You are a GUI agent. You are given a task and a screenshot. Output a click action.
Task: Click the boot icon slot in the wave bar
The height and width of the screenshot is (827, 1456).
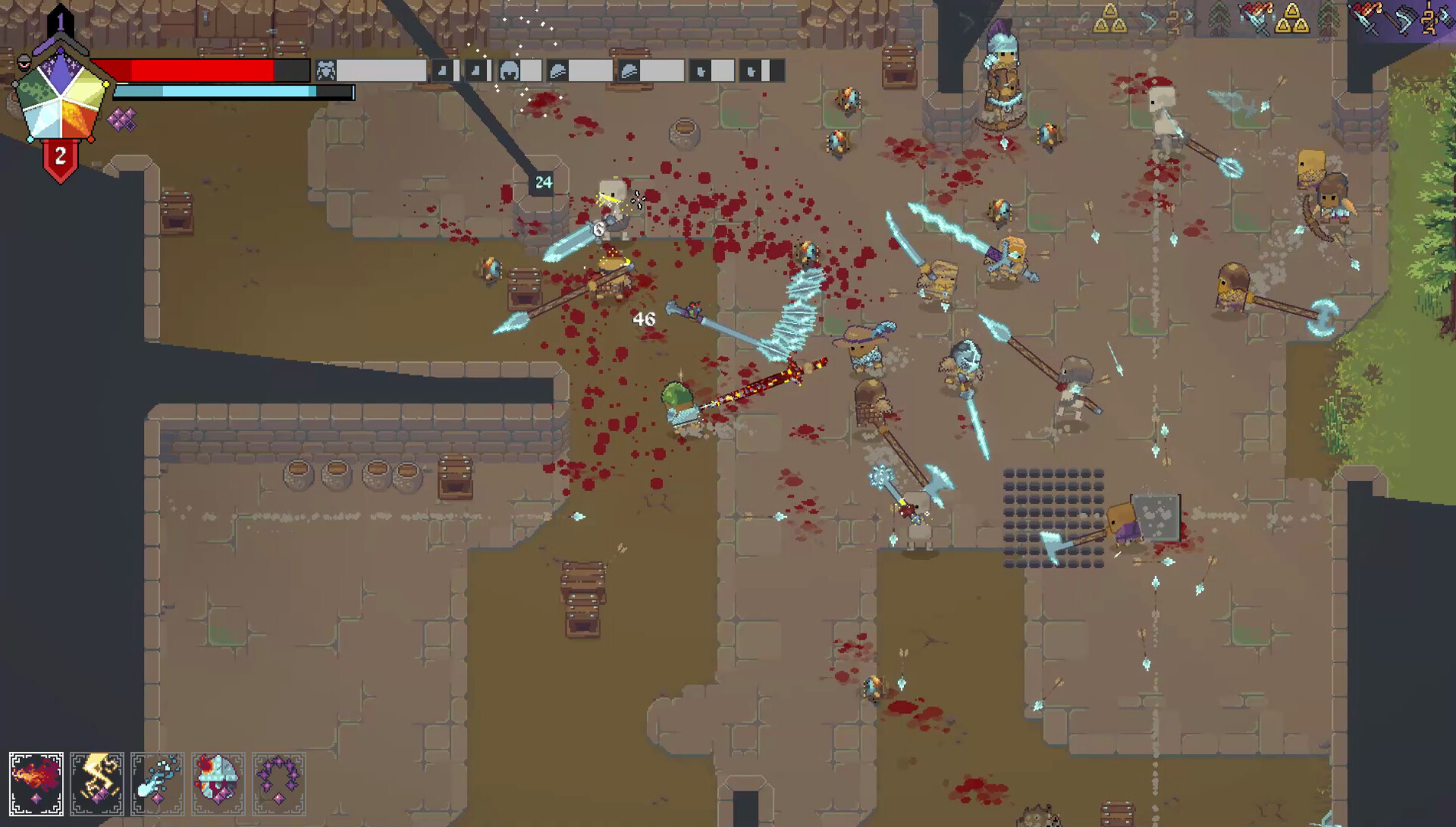click(x=700, y=70)
